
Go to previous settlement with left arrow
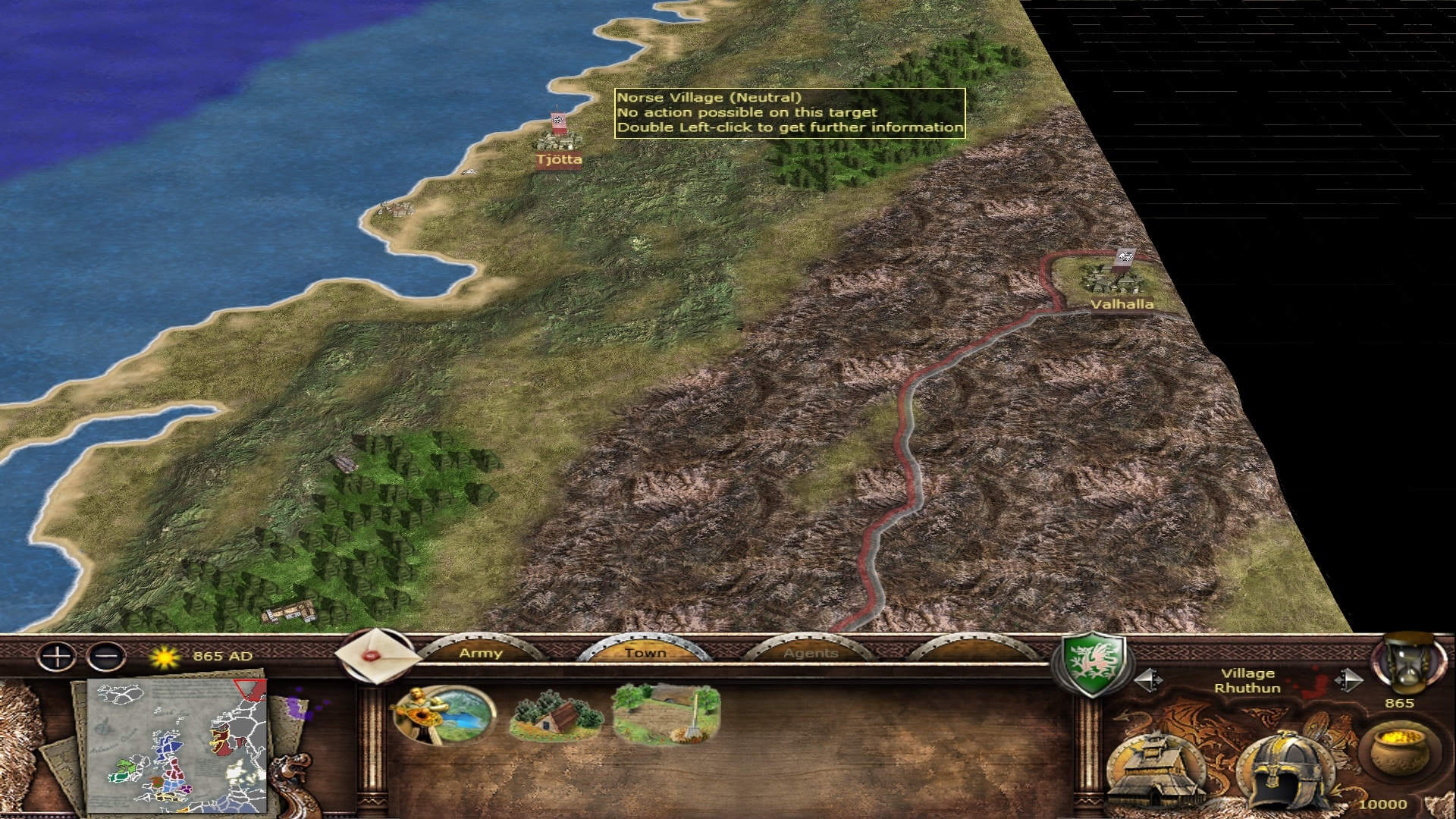click(x=1148, y=680)
